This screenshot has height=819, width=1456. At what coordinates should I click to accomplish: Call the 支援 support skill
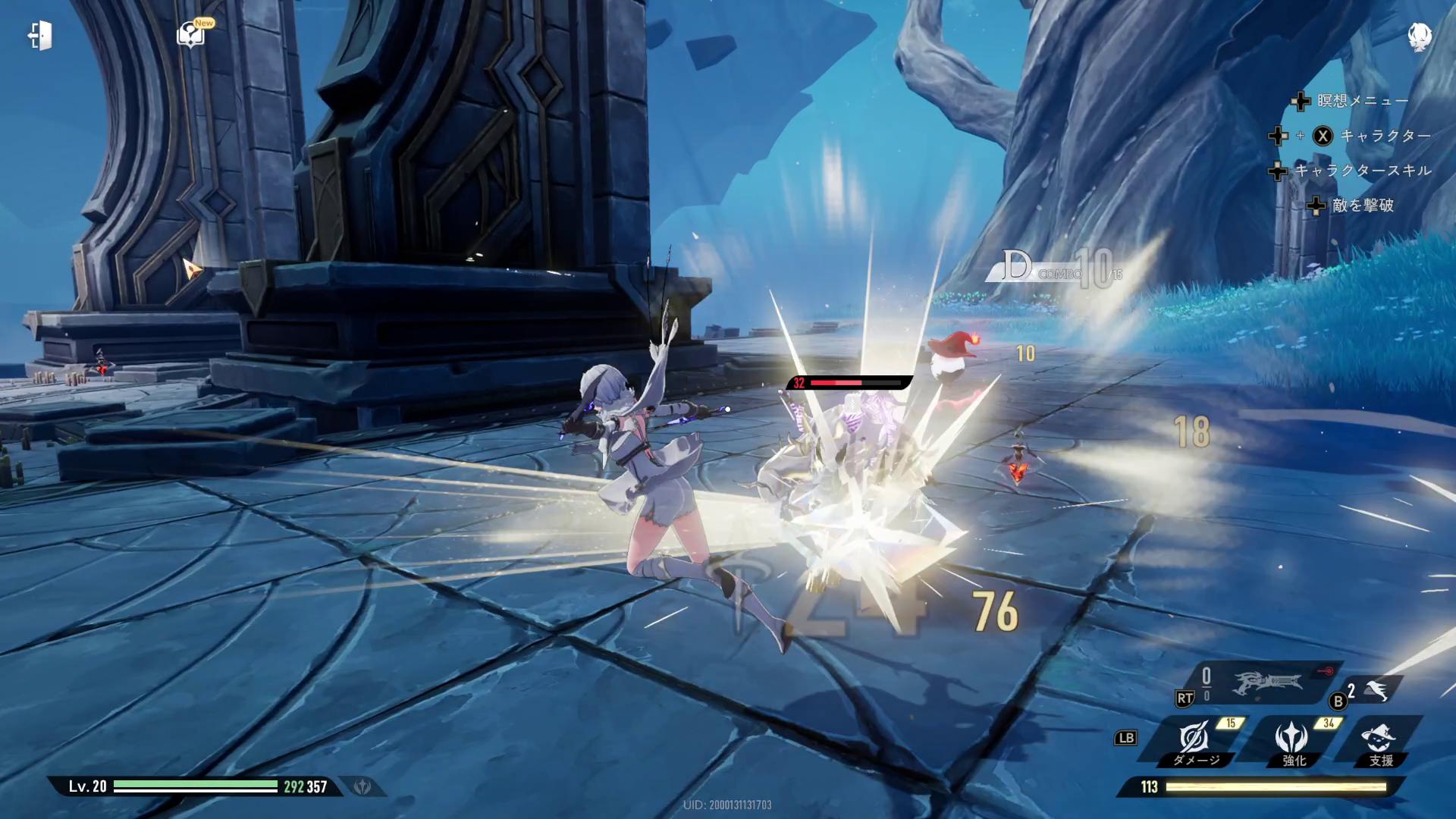tap(1379, 741)
